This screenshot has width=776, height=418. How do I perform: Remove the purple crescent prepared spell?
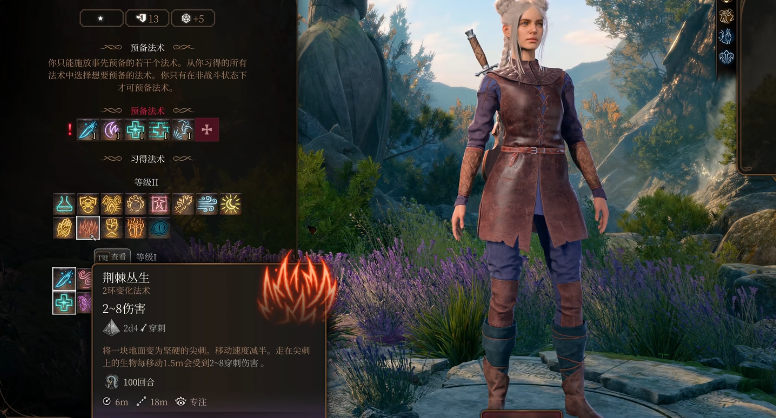[111, 129]
